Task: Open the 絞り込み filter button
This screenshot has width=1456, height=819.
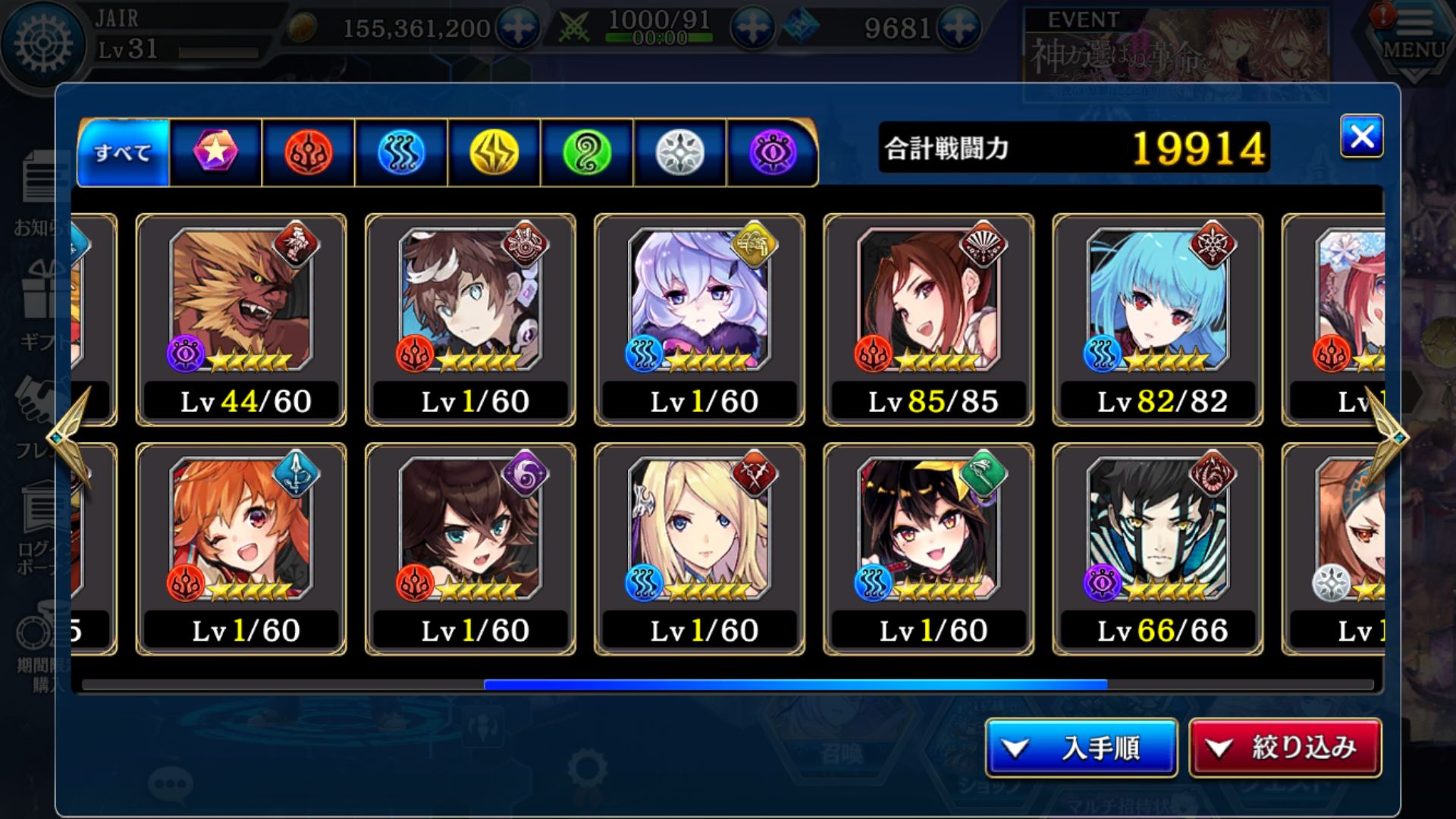Action: [x=1285, y=748]
